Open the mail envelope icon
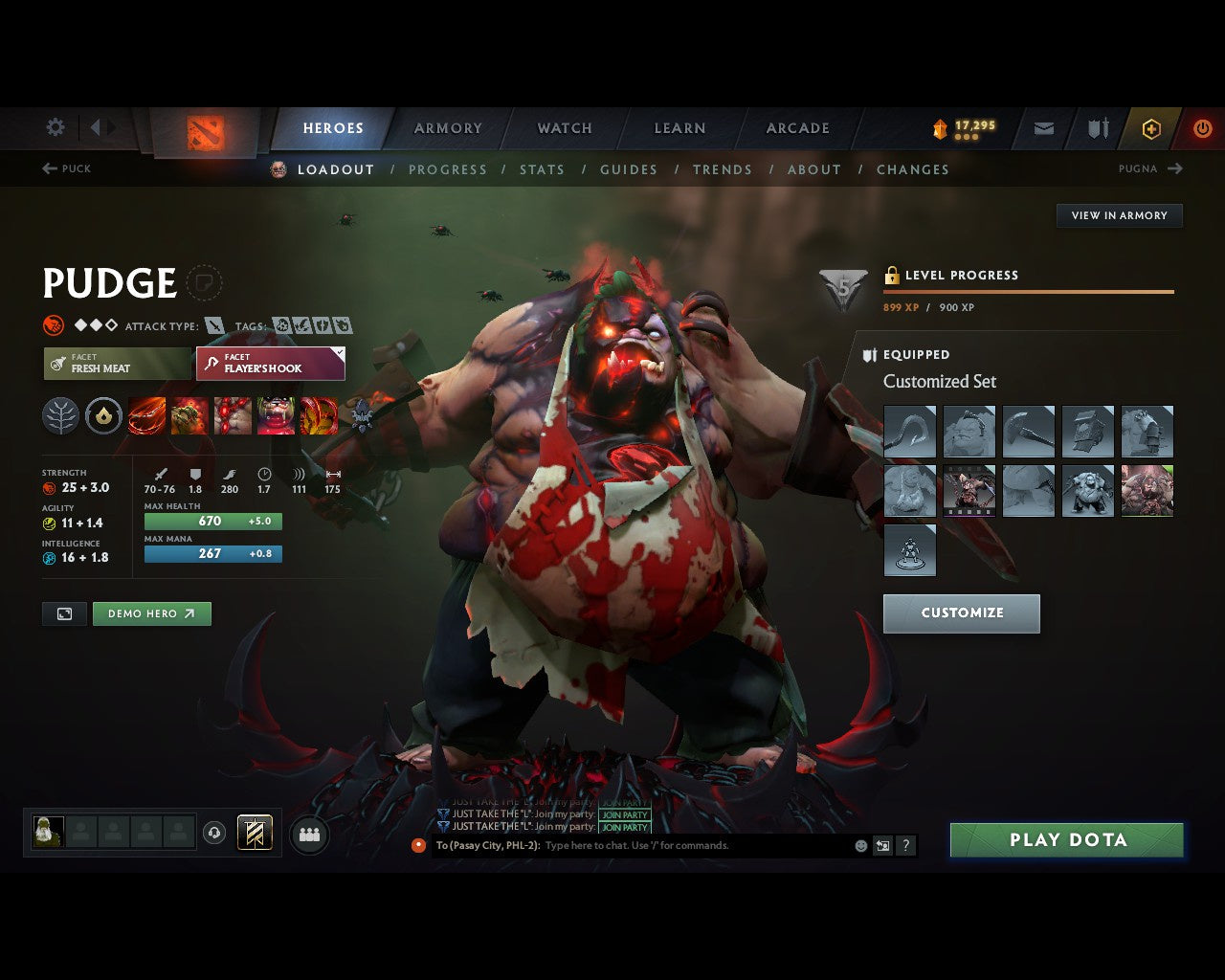 click(1044, 128)
